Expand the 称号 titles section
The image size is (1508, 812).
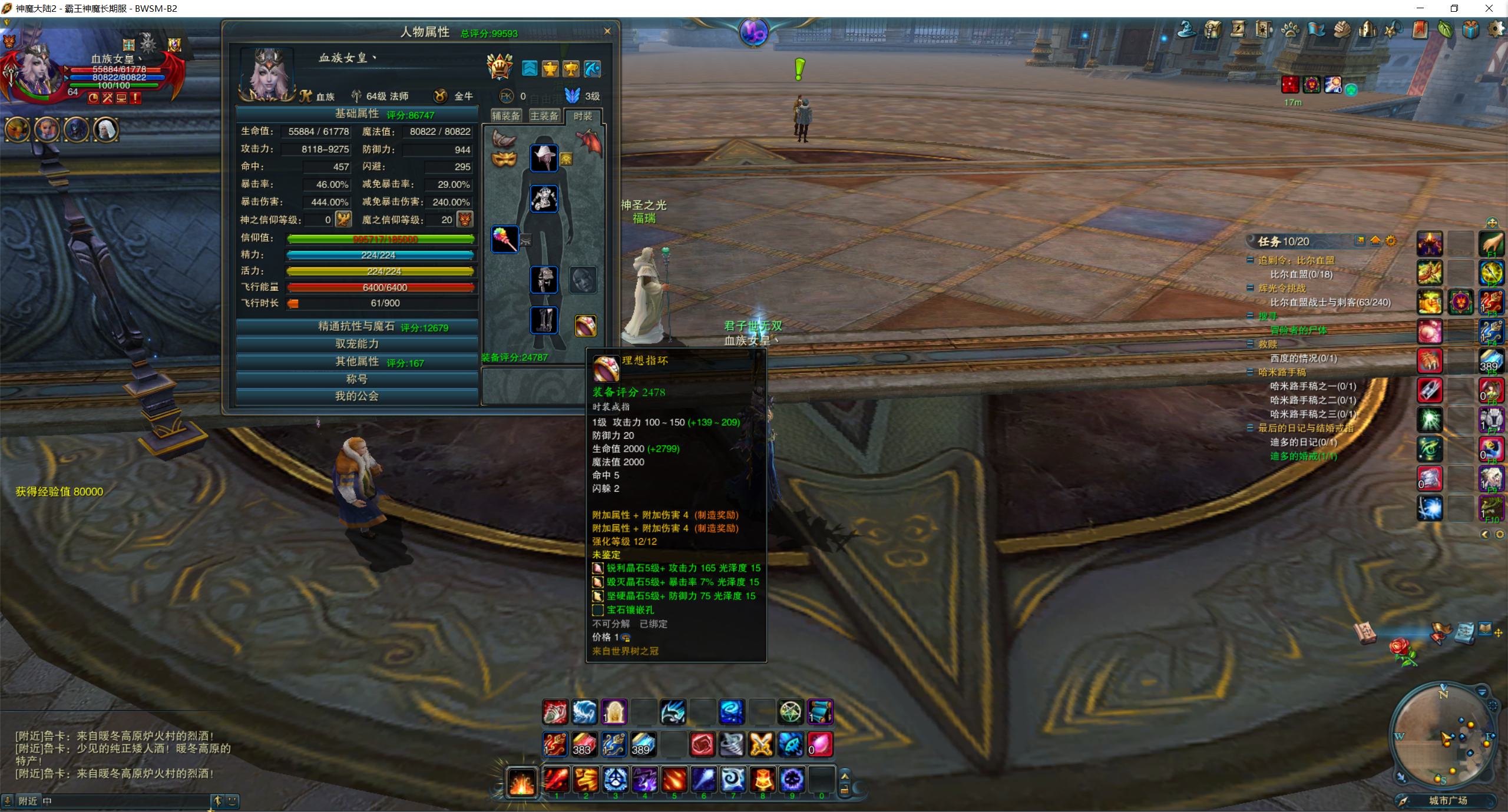(357, 379)
